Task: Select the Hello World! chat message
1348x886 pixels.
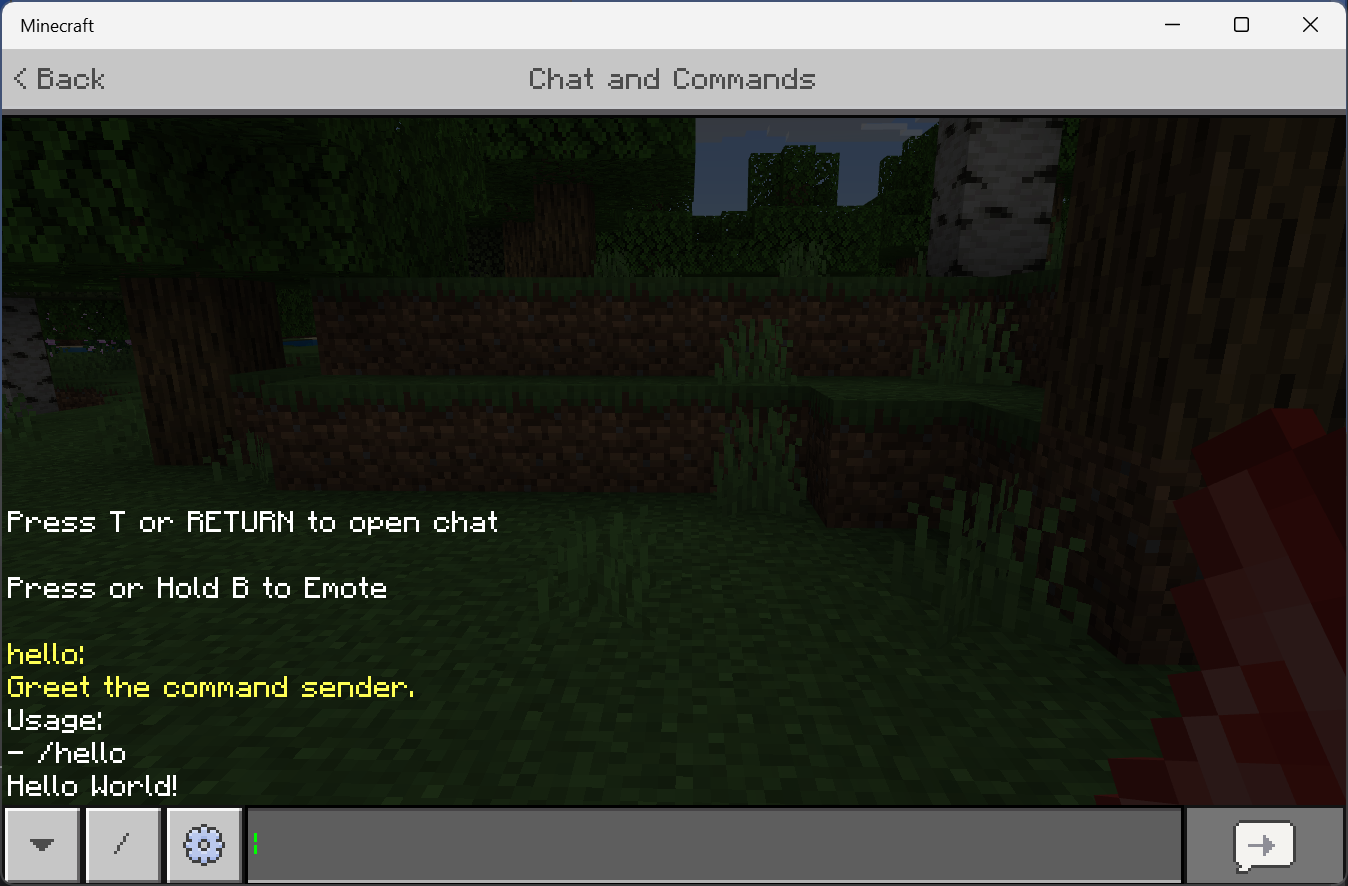Action: point(92,786)
